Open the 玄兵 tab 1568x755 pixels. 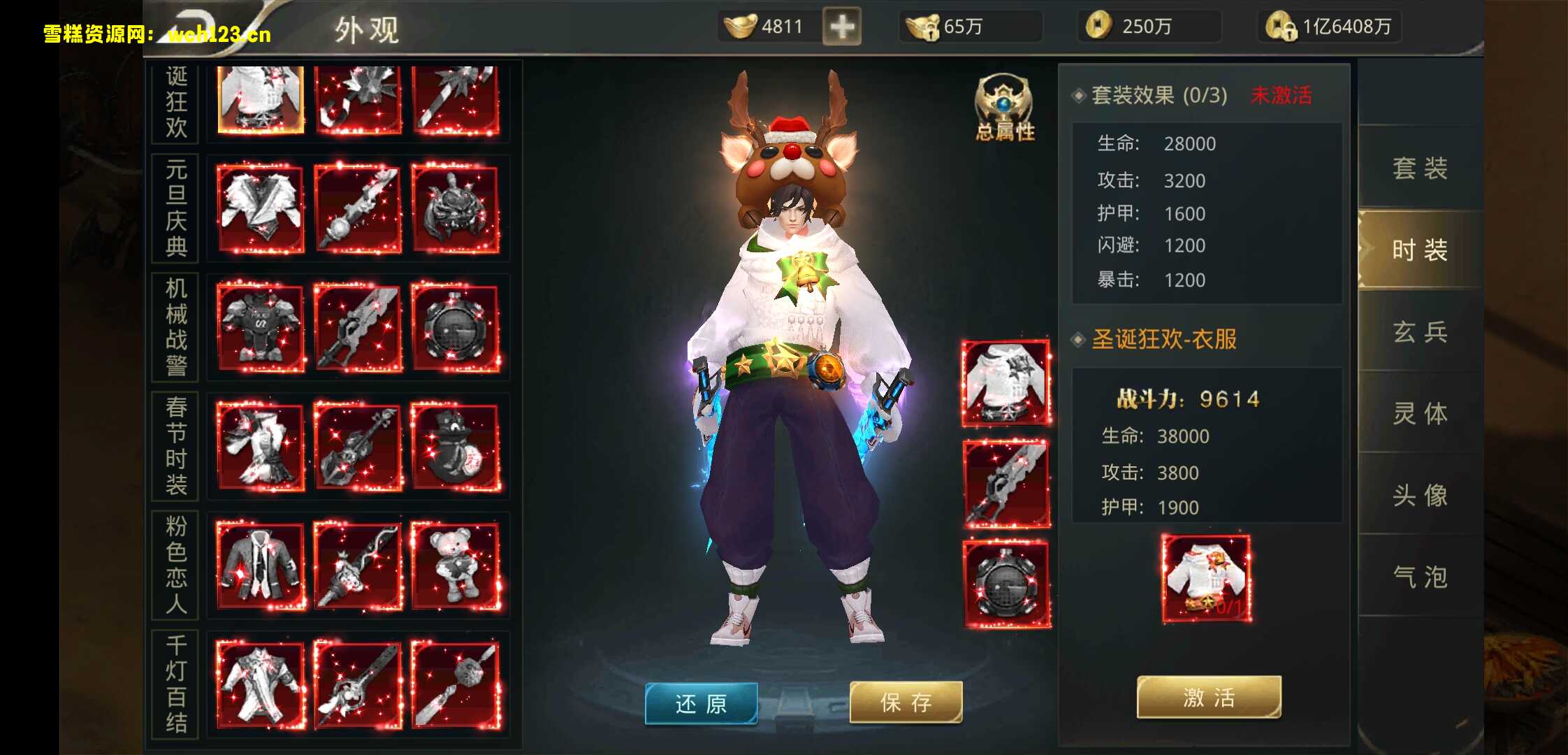[1420, 331]
